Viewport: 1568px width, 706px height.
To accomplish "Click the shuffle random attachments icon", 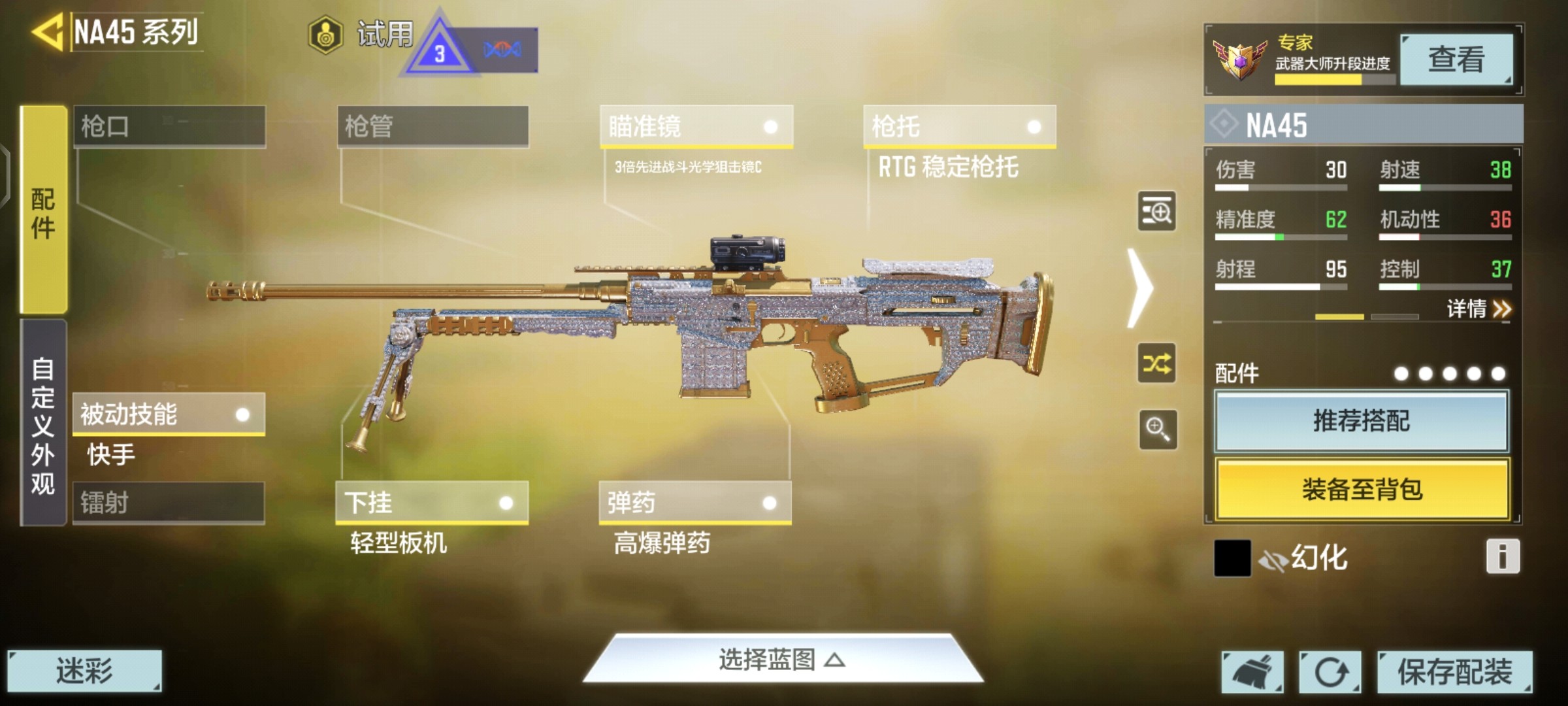I will (1156, 363).
